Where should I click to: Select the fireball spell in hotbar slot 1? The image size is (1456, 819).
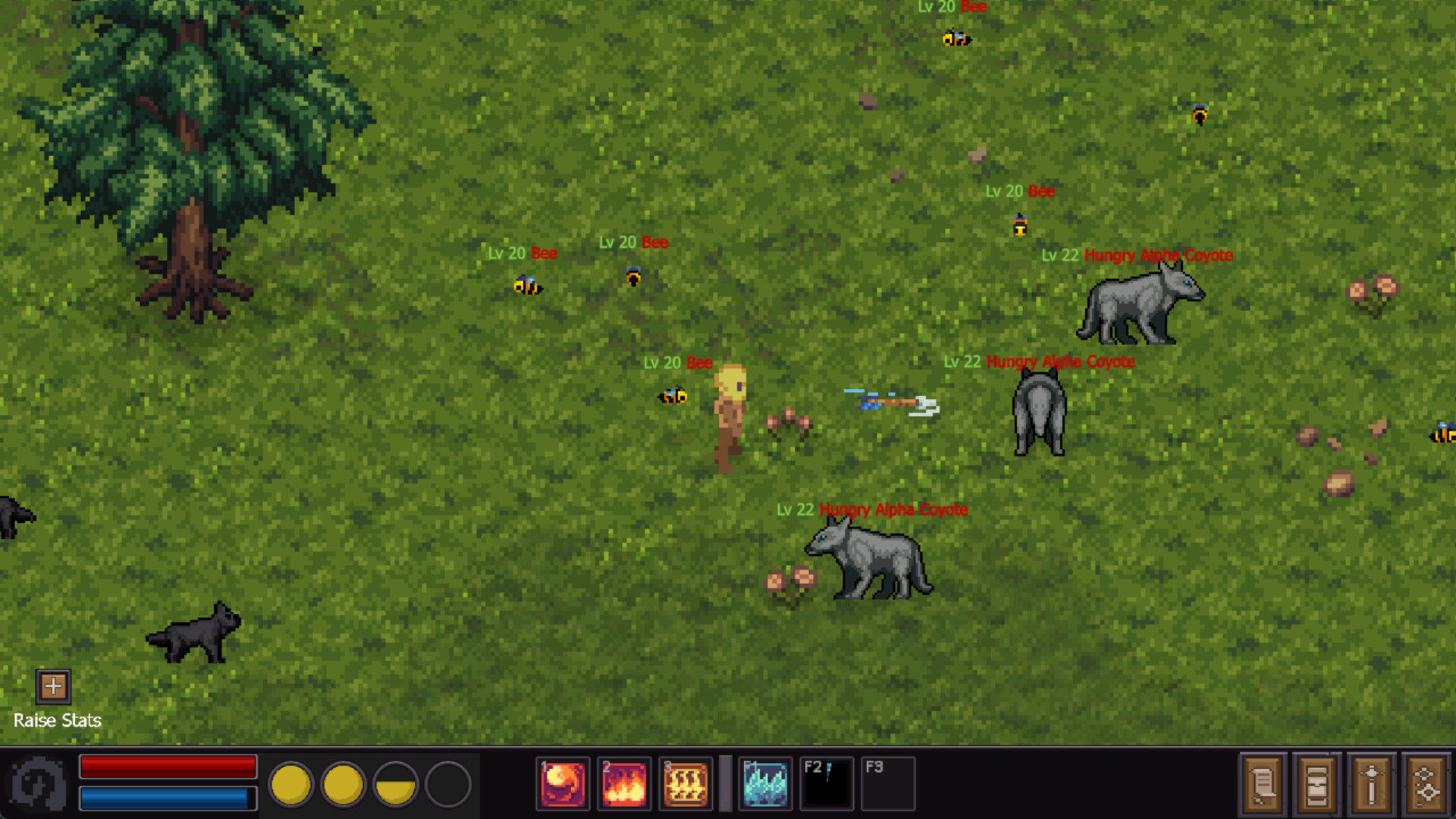[562, 783]
